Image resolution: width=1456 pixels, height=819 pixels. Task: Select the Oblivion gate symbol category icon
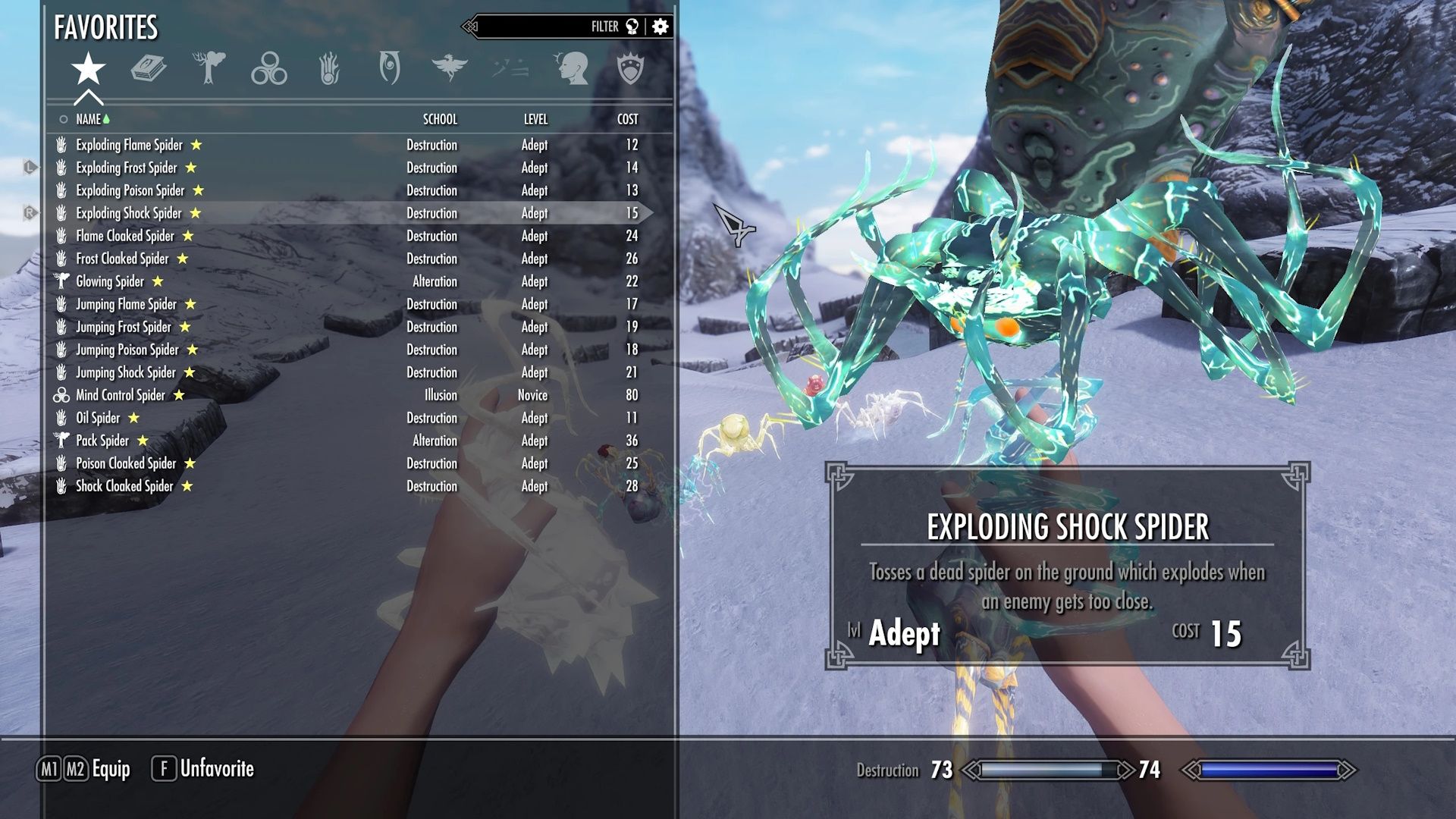(x=389, y=68)
